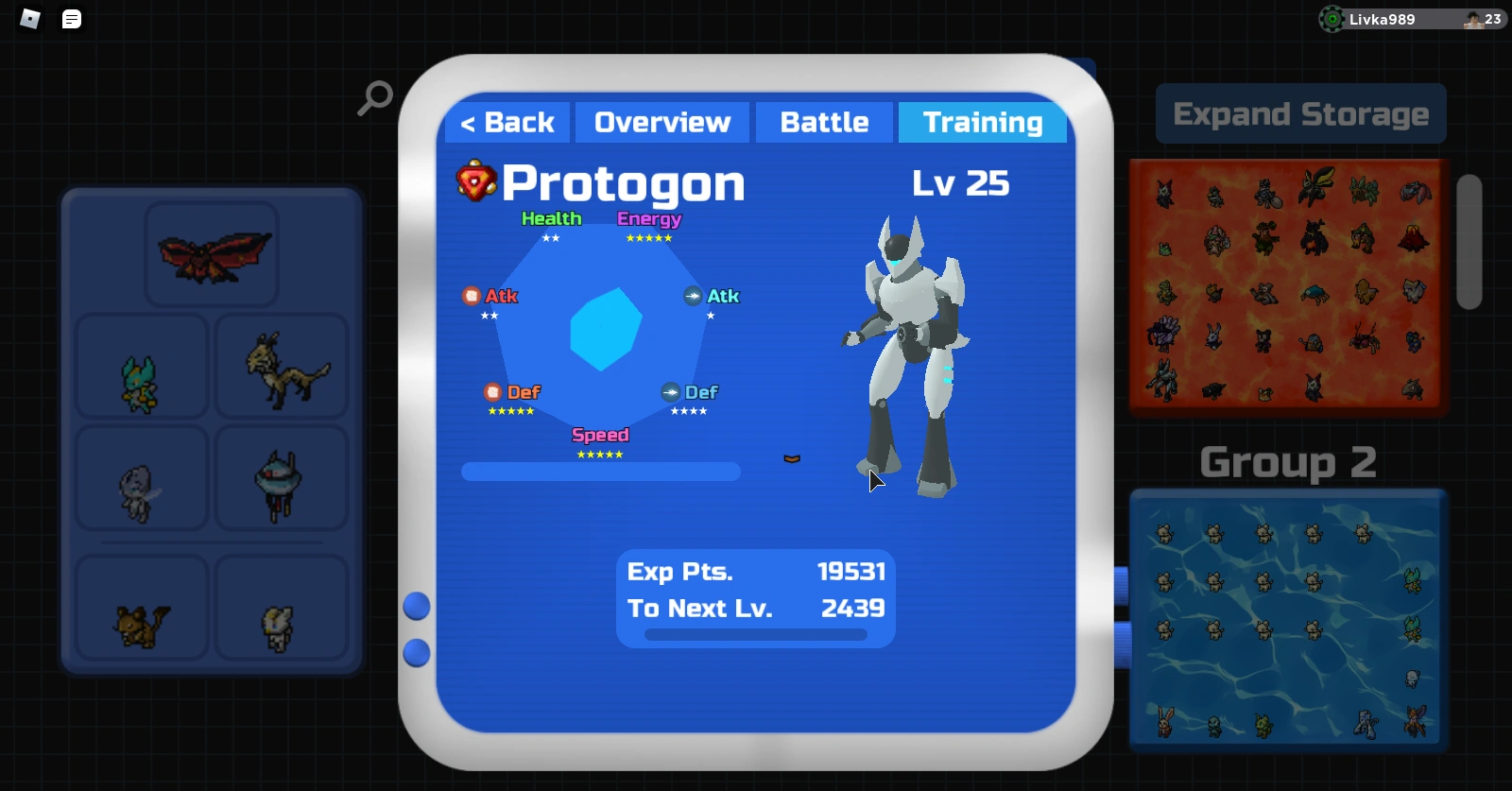Open the Training tab
The width and height of the screenshot is (1512, 791).
[x=983, y=122]
